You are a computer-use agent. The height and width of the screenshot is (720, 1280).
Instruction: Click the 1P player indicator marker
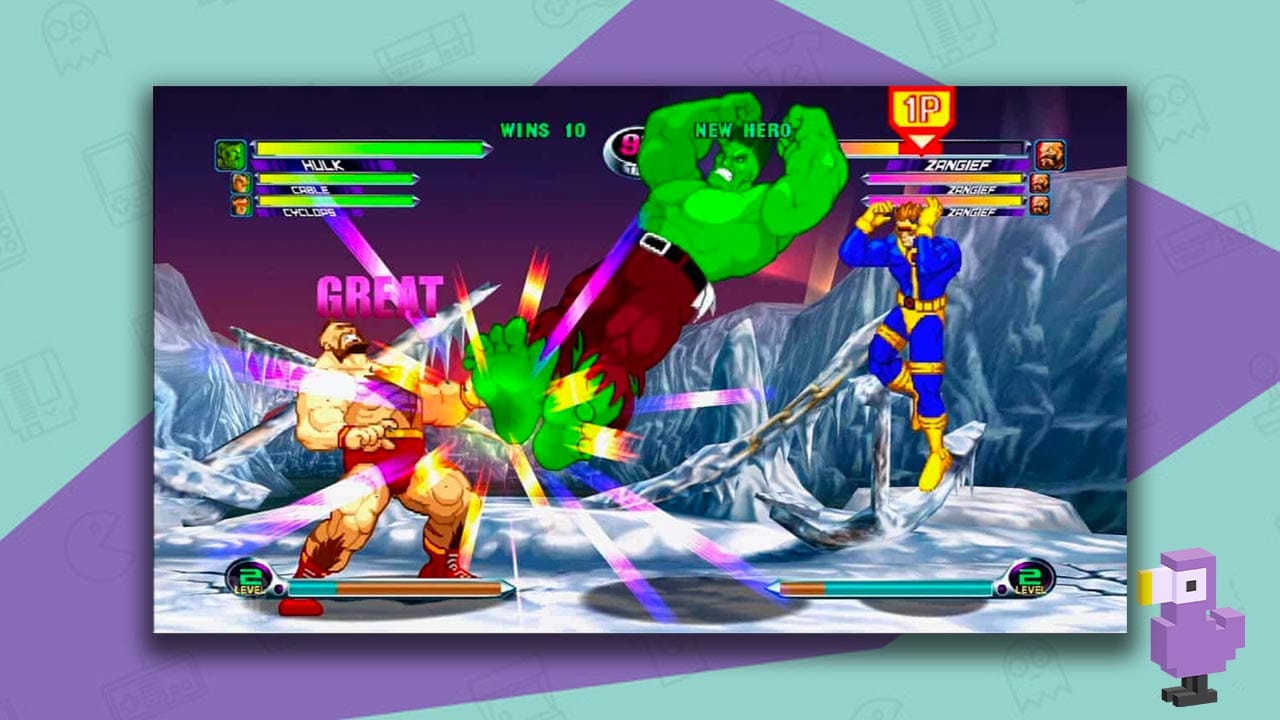coord(923,108)
